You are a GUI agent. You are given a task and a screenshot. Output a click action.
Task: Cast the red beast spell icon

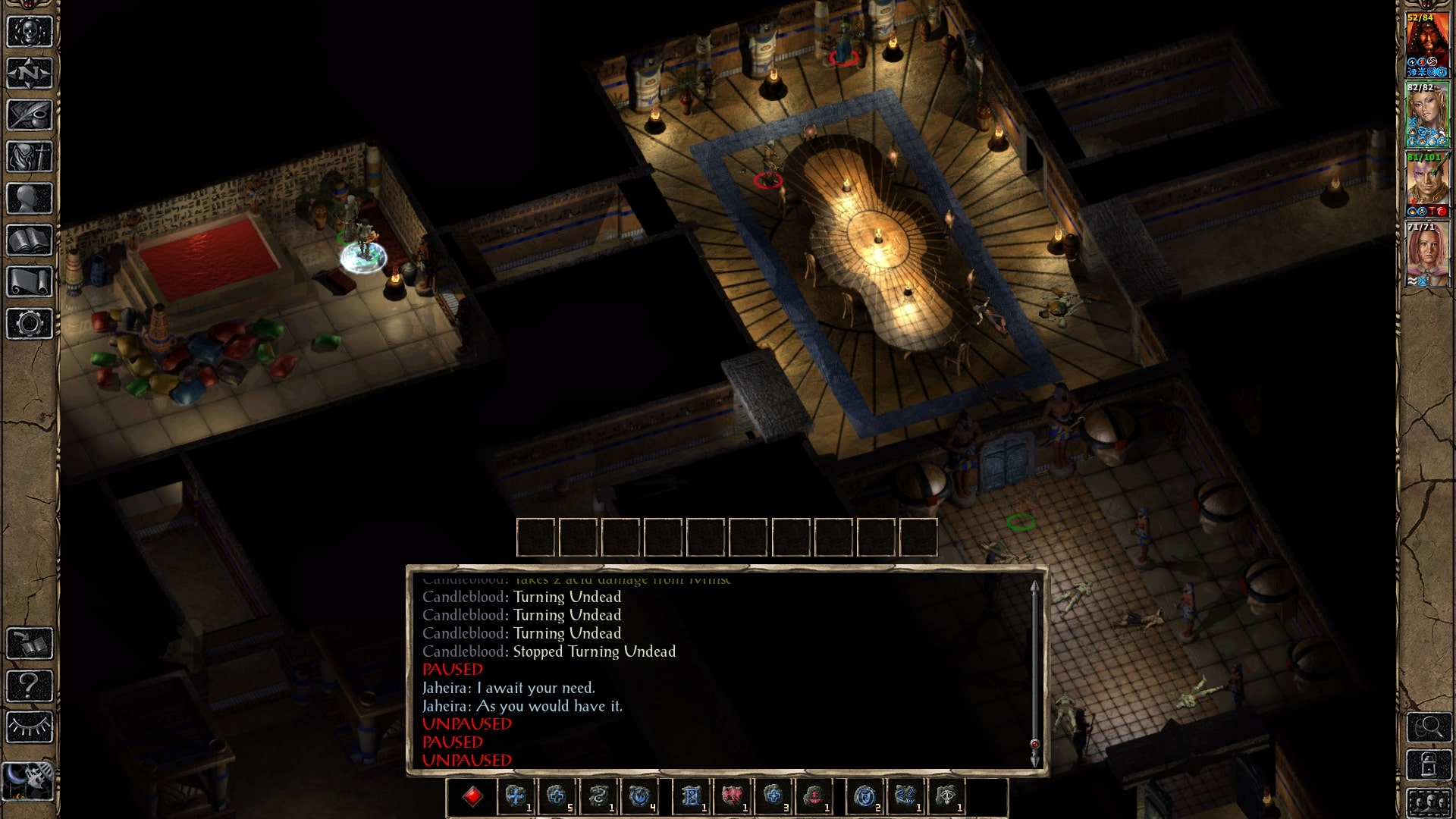[x=732, y=796]
